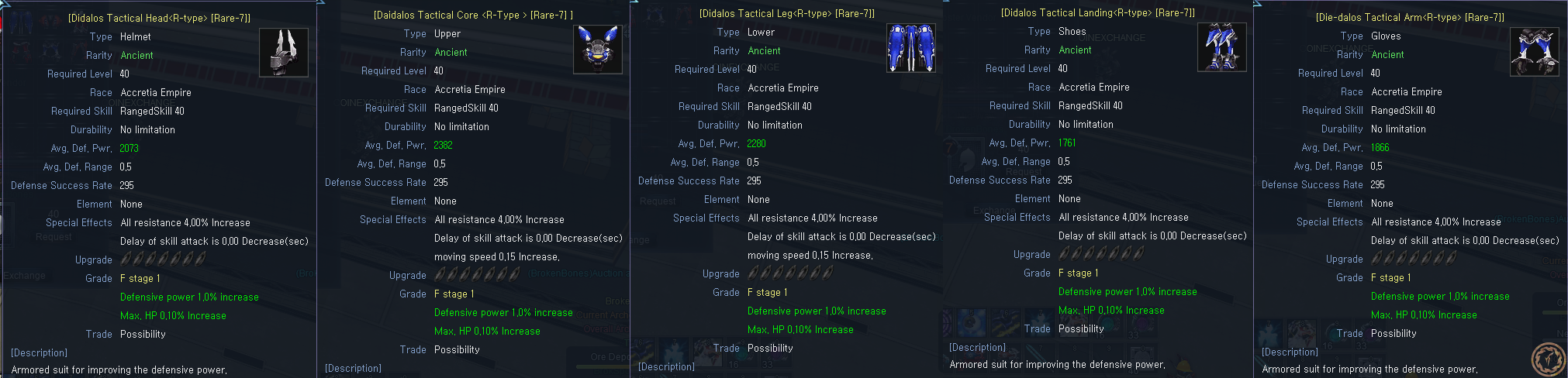Select the Didalos Tactical Head helmet icon
1568x378 pixels.
pos(283,53)
